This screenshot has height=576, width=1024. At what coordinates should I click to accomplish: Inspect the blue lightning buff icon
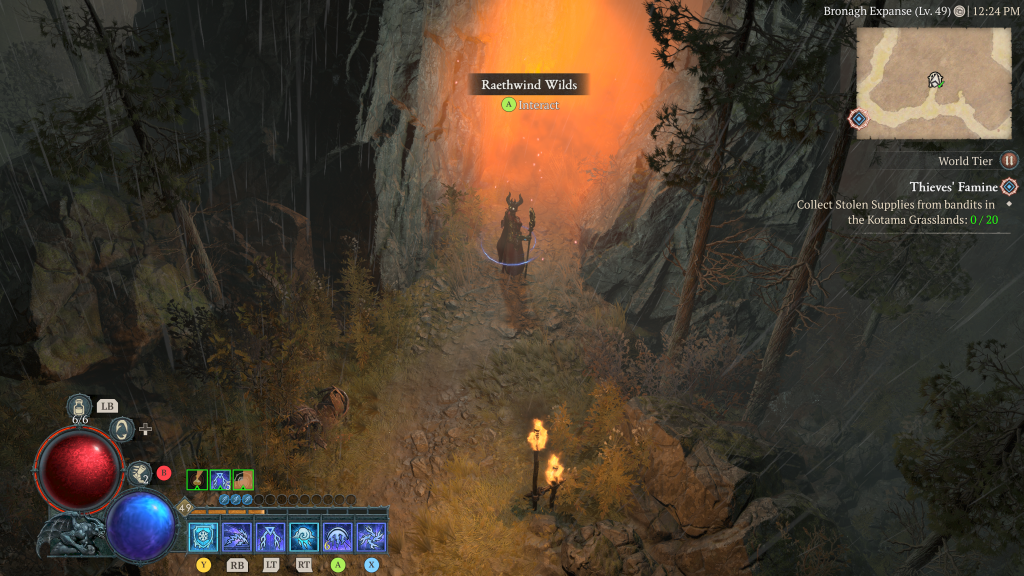tap(220, 480)
